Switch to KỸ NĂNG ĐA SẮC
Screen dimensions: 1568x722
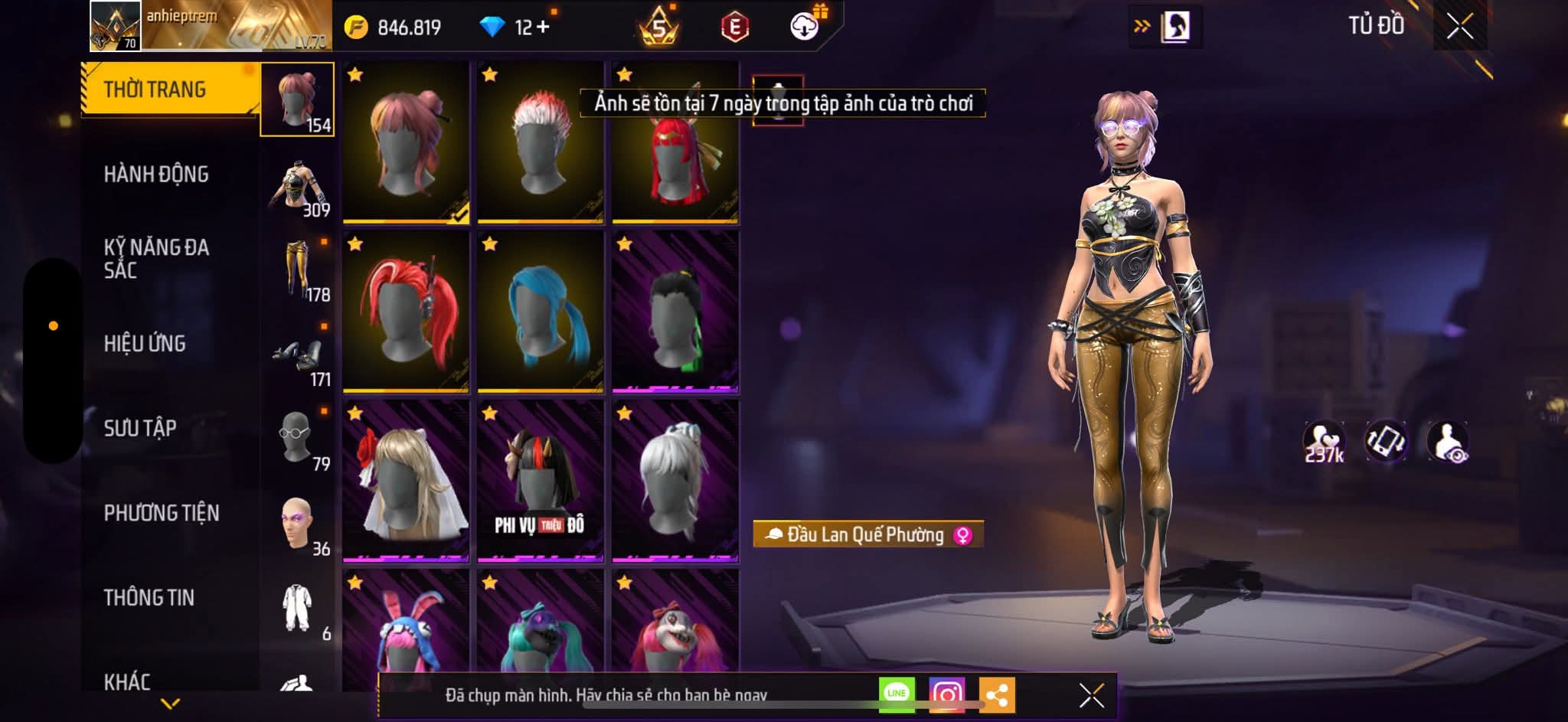pyautogui.click(x=156, y=259)
